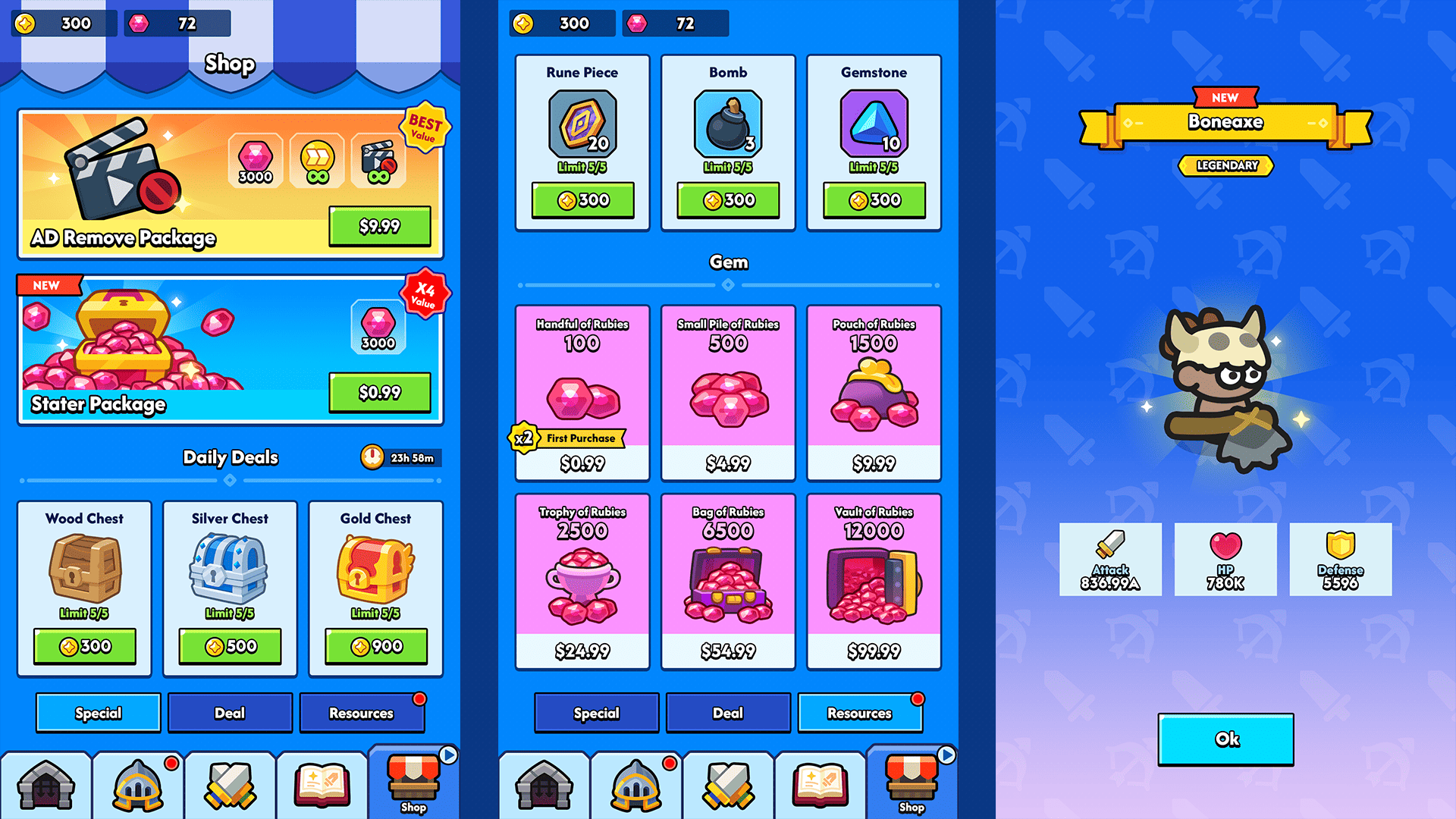Select the Handful of Rubies offer
Screen dimensions: 1456x819
[x=582, y=393]
